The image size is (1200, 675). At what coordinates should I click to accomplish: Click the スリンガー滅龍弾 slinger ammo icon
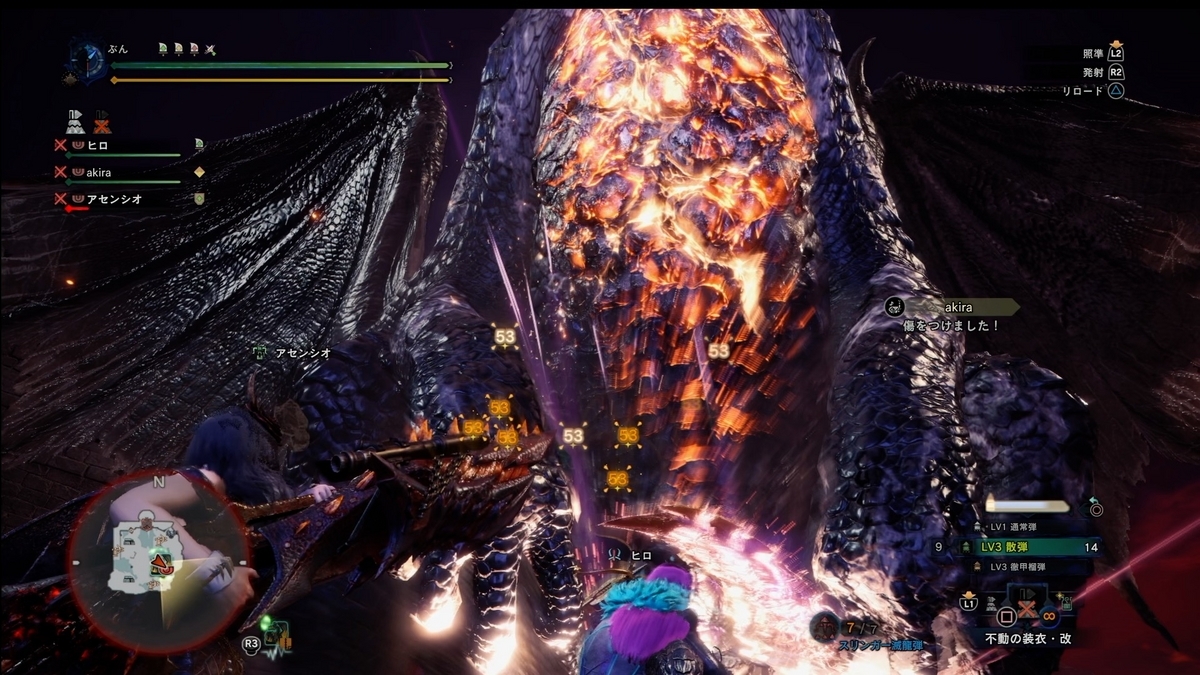(x=825, y=626)
